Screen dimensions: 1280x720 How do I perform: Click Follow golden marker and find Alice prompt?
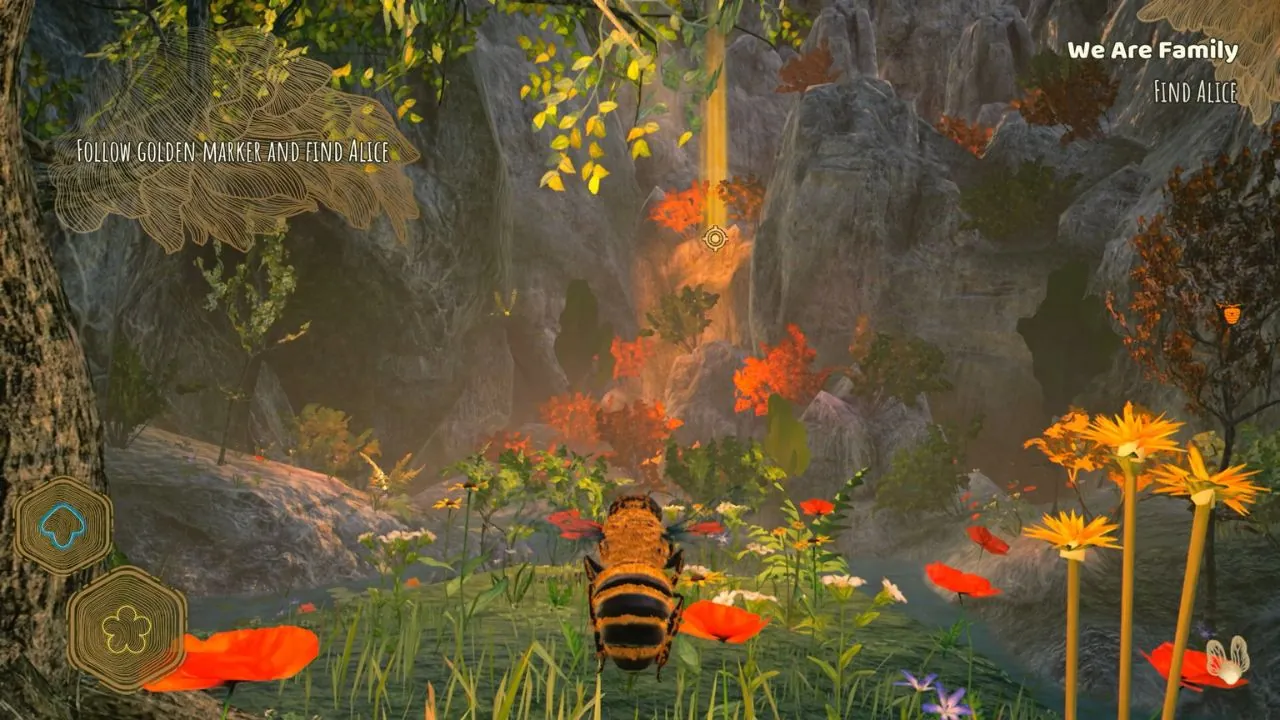234,153
